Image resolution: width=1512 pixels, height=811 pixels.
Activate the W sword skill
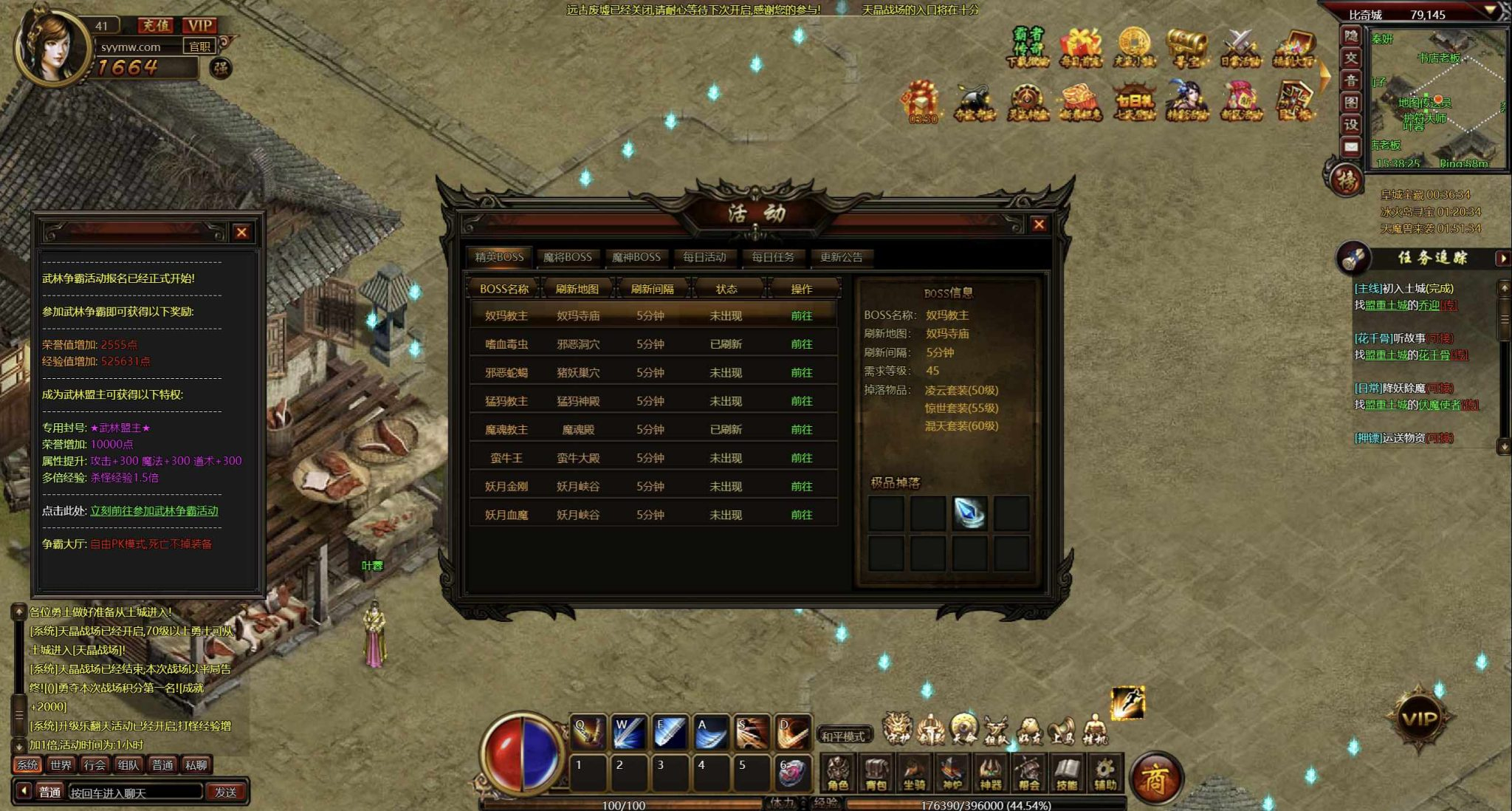coord(629,732)
